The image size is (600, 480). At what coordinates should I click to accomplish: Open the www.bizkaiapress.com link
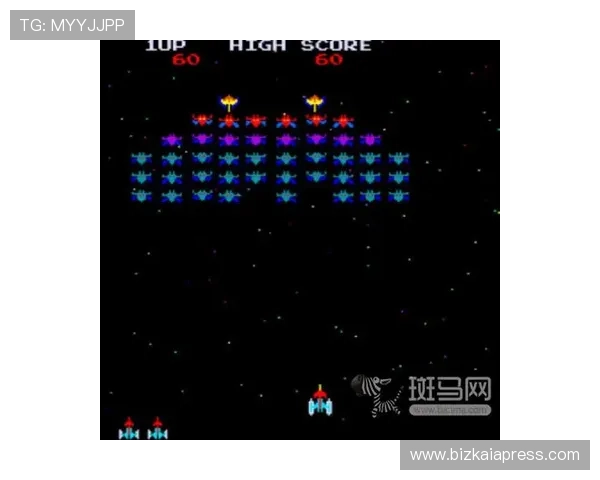[x=495, y=455]
